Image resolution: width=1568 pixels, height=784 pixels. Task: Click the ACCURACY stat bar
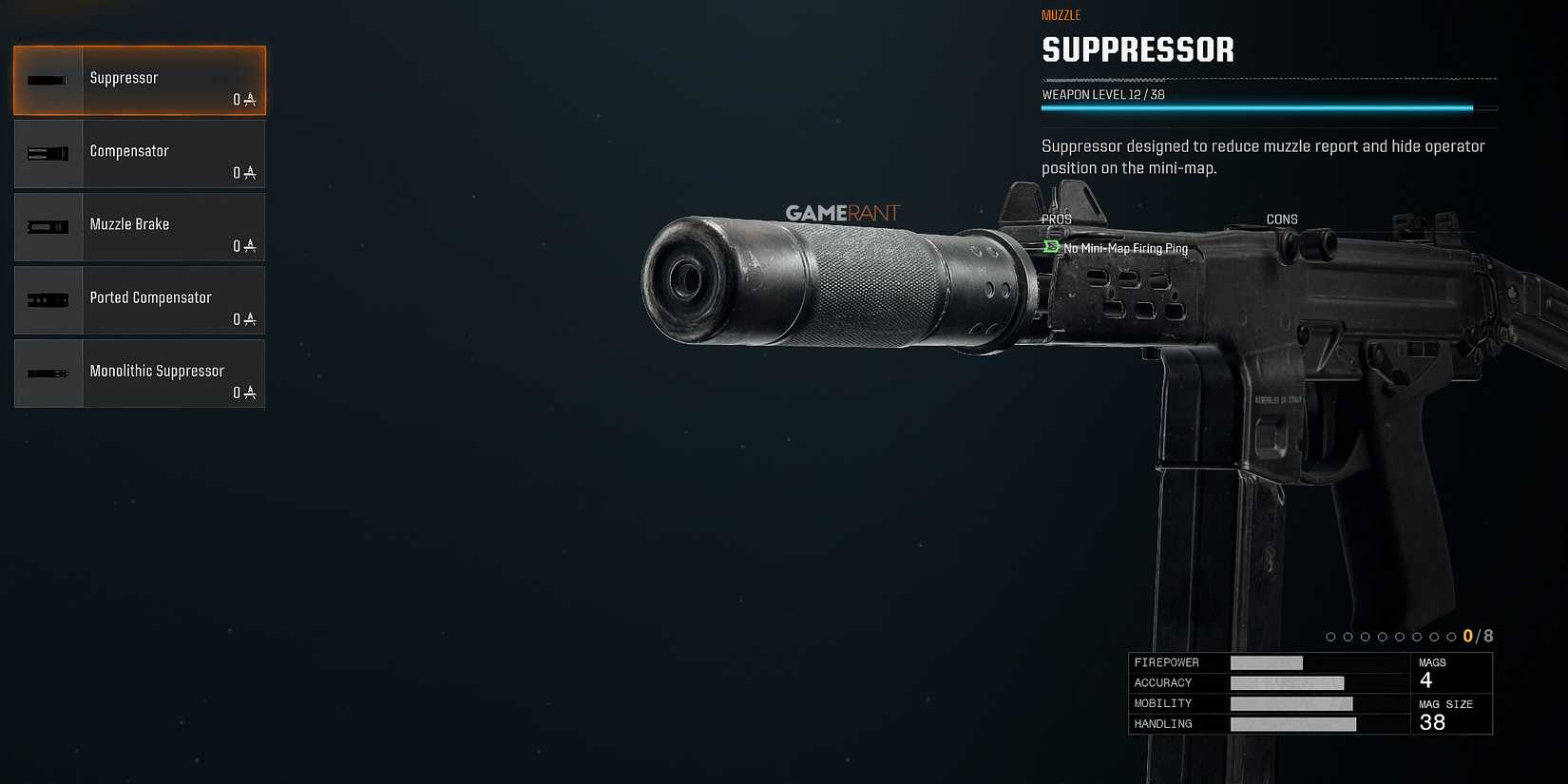pos(1288,682)
